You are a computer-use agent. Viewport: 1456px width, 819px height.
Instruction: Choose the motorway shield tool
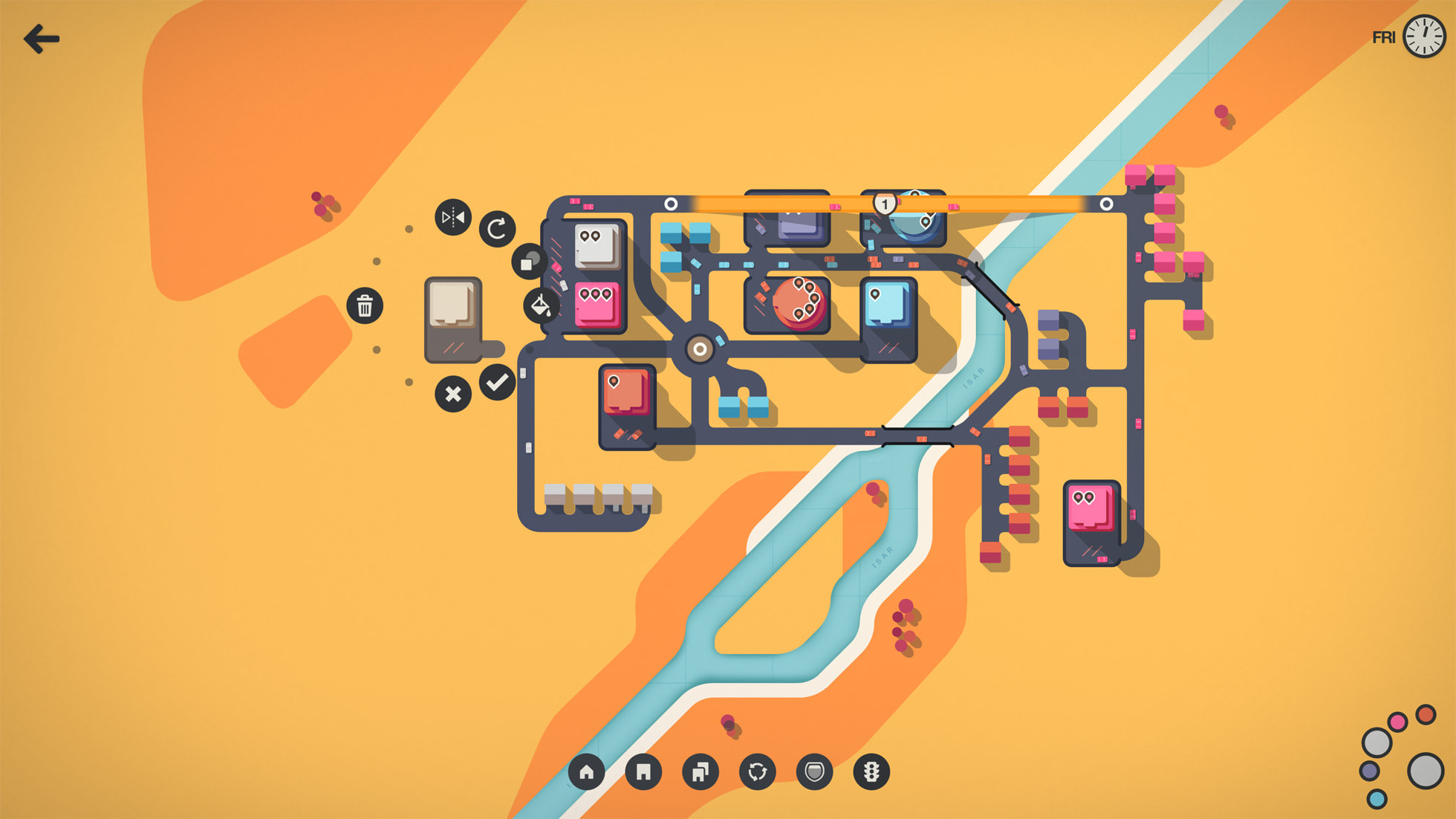coord(814,772)
